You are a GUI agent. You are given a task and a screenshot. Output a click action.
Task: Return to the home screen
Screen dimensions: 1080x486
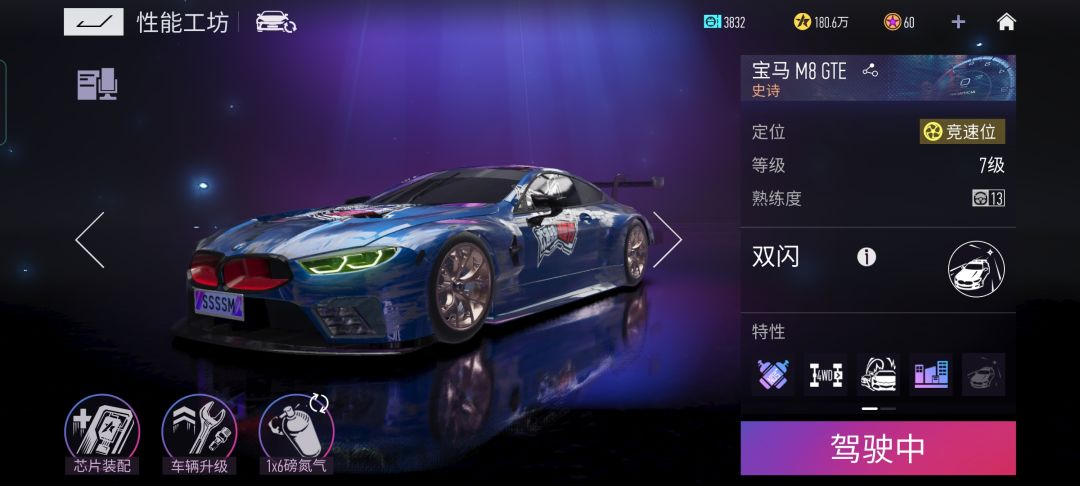pos(1006,22)
